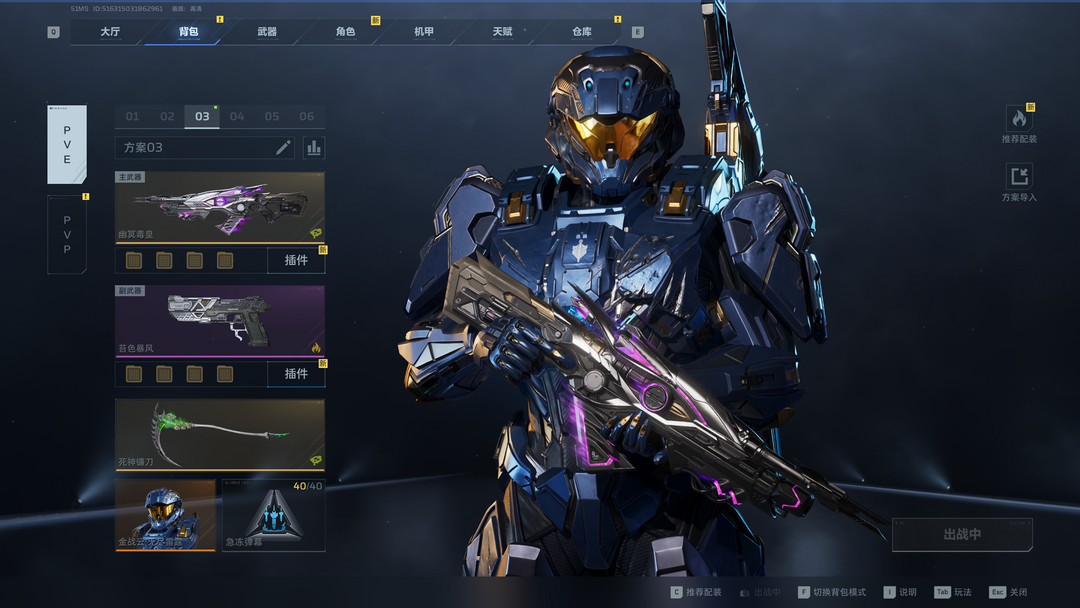
Task: Select the 幽冥毒皇 primary weapon slot
Action: tap(220, 207)
